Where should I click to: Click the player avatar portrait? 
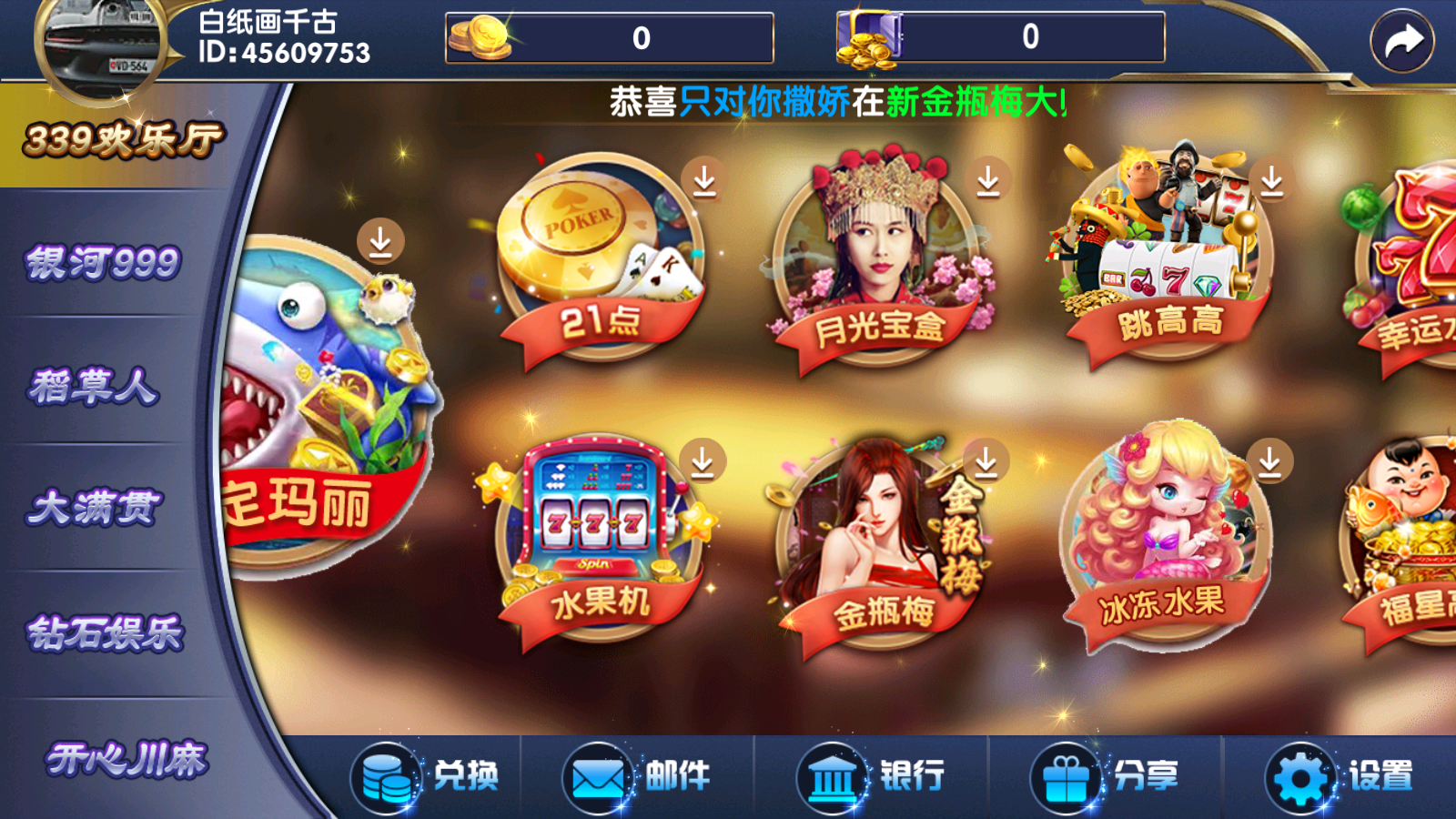pyautogui.click(x=98, y=45)
